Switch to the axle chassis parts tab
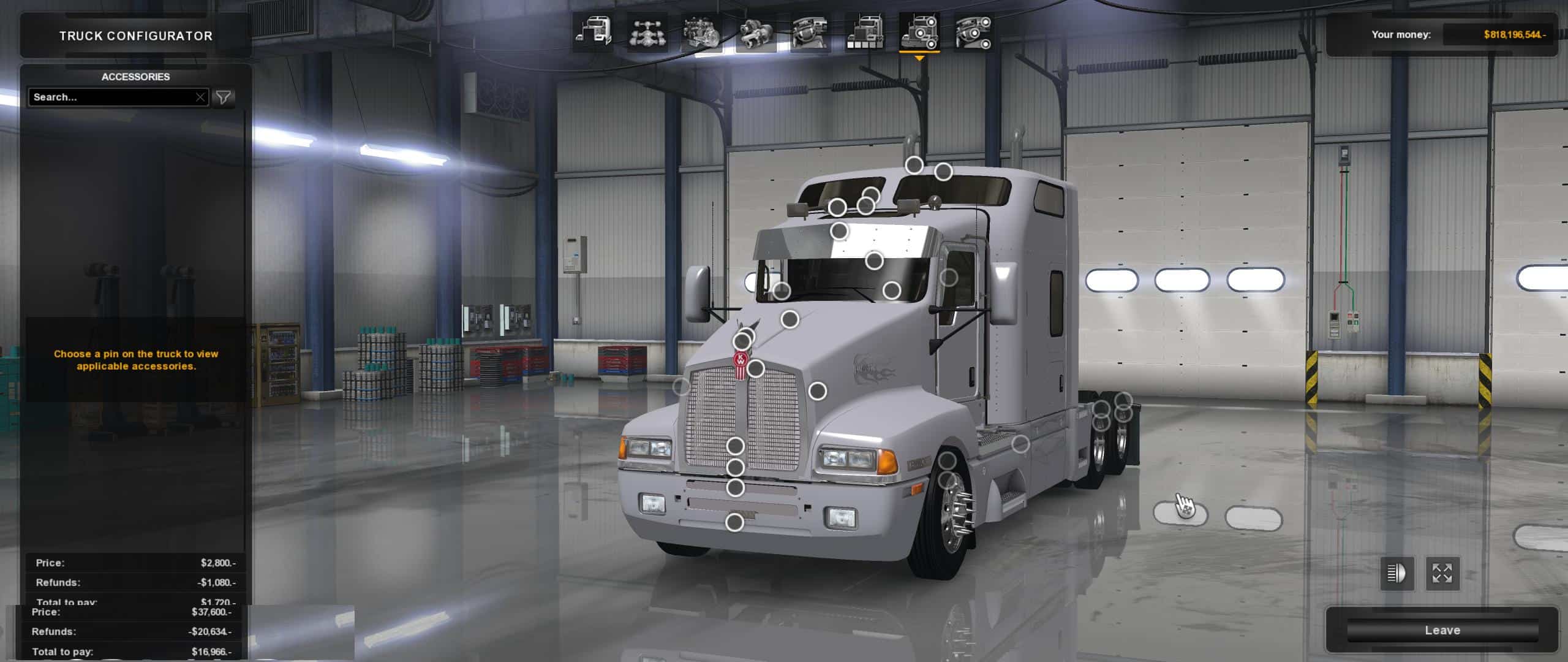This screenshot has width=1568, height=662. (647, 32)
